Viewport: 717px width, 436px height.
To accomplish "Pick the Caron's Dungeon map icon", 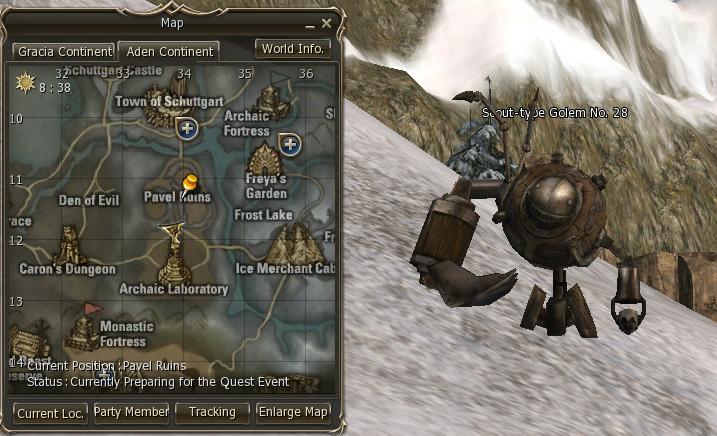I will 69,243.
